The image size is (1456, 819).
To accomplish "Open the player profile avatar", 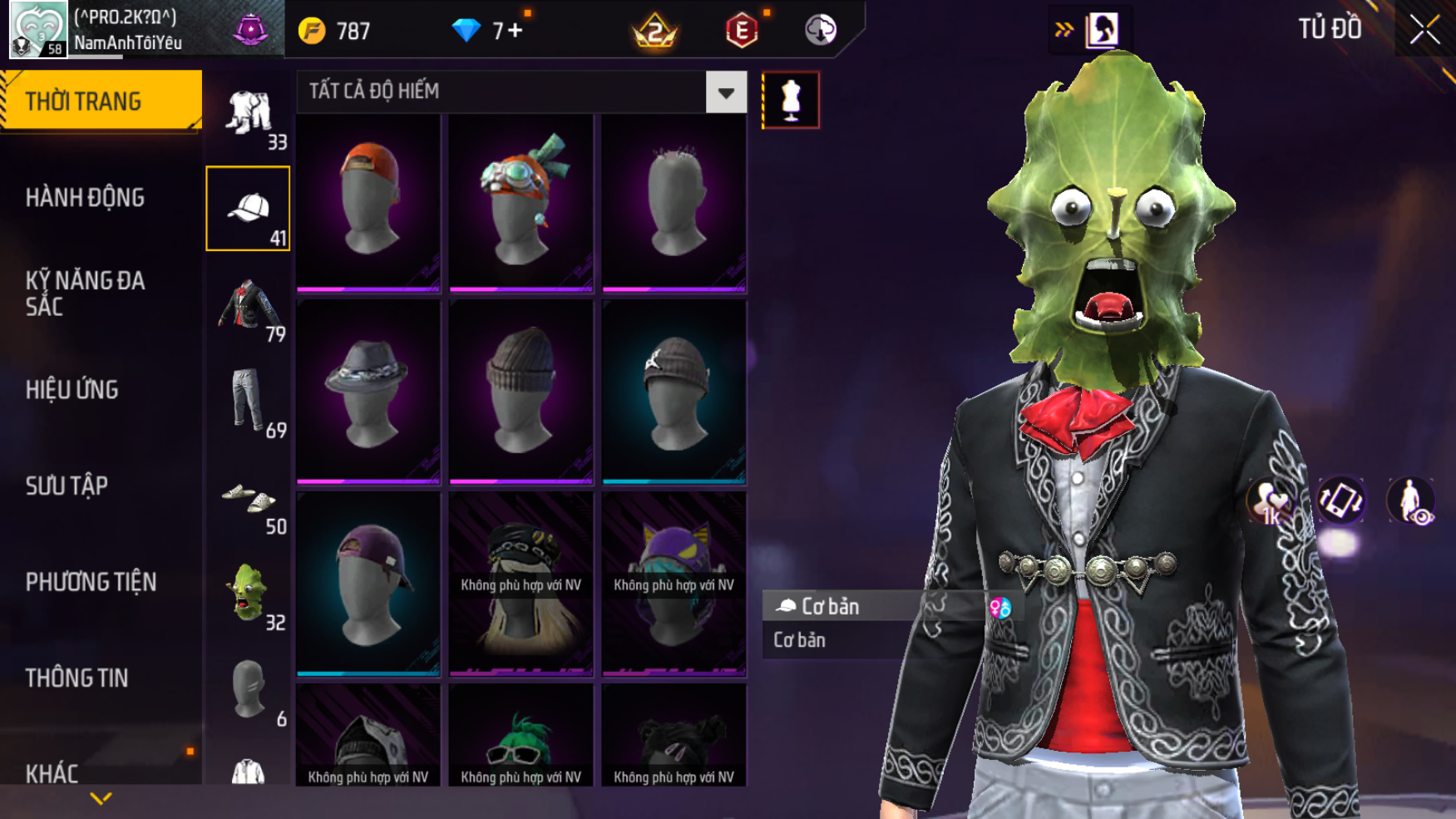I will point(38,30).
